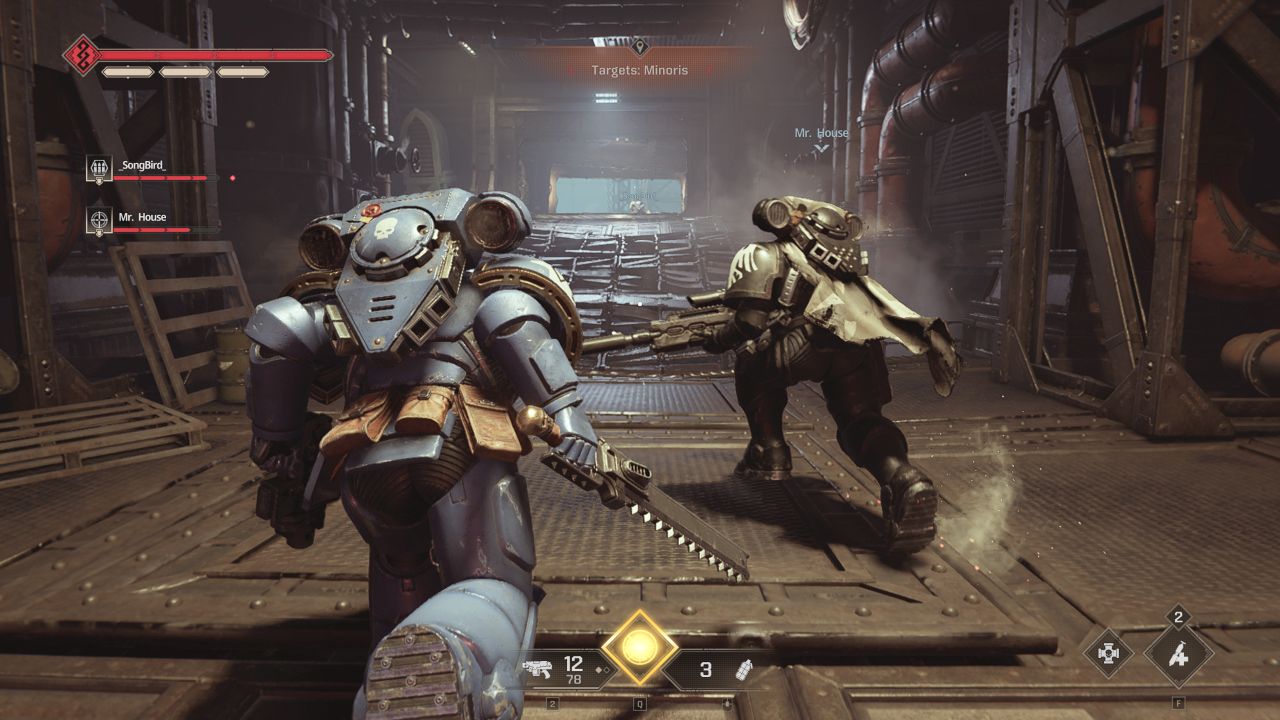Select the grenade icon

pyautogui.click(x=744, y=670)
